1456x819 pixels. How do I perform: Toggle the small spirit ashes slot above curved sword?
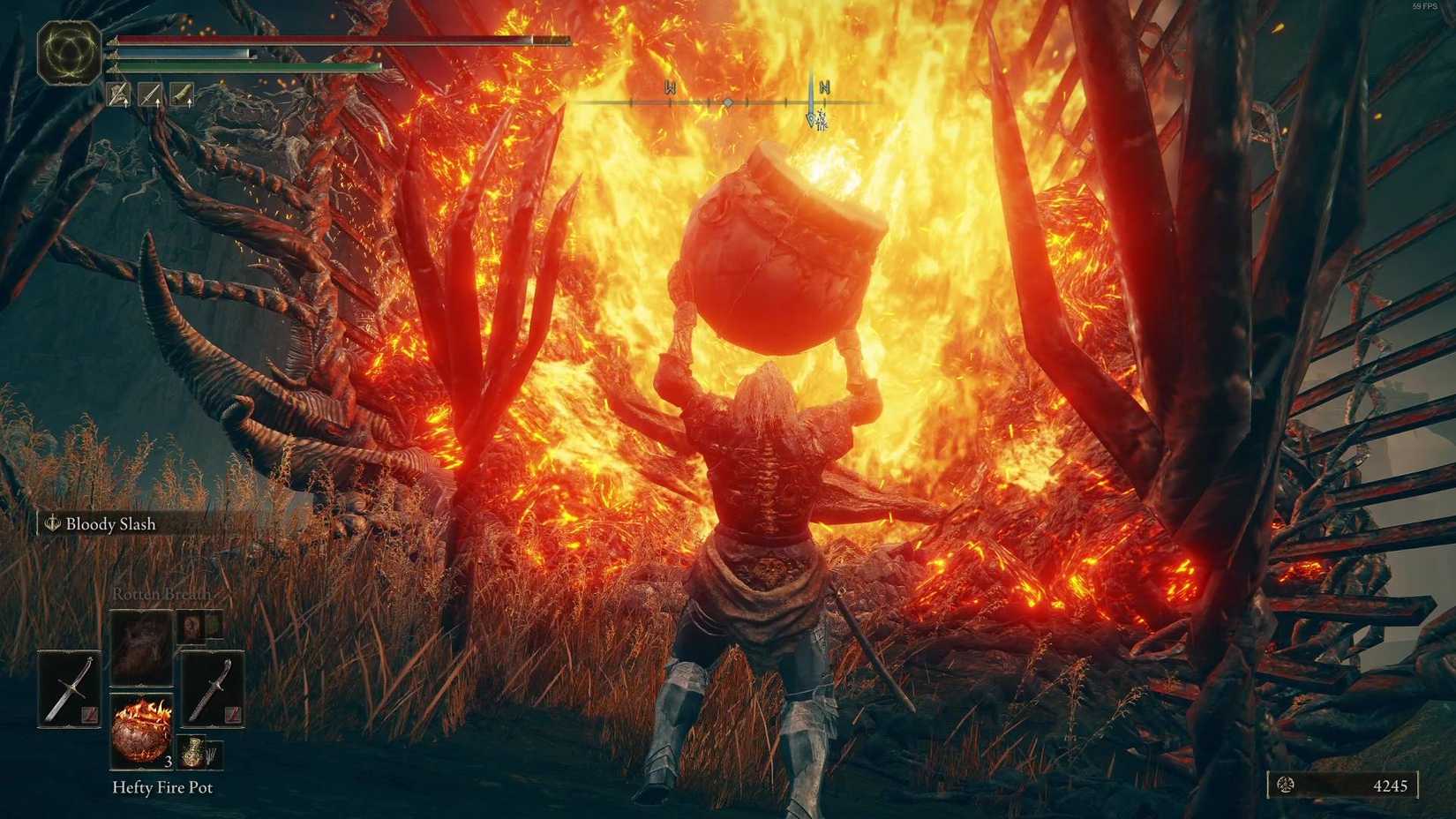click(x=191, y=626)
